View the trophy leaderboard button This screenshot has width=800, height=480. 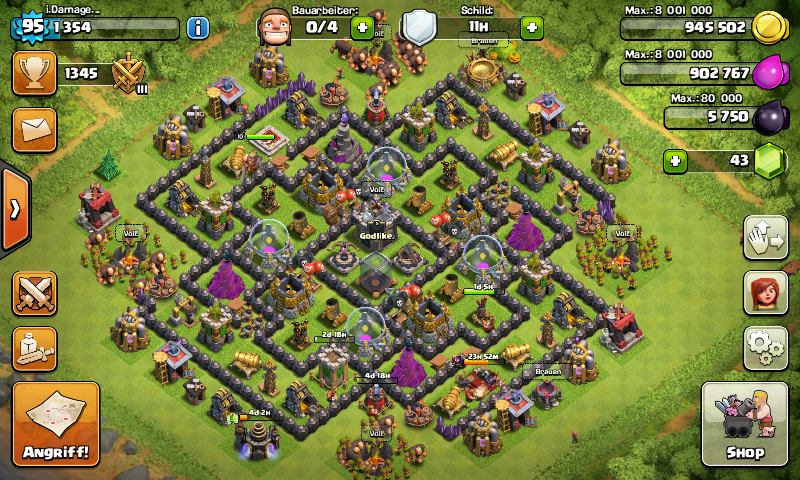(33, 72)
